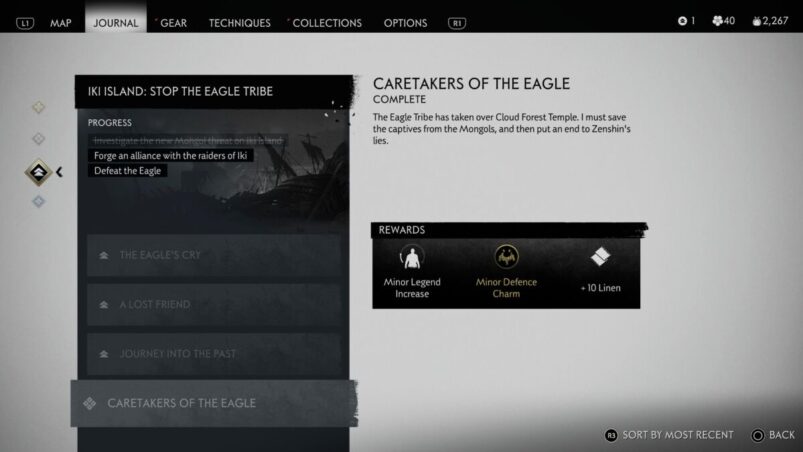The image size is (803, 452).
Task: Select the Journal tab
Action: tap(115, 22)
